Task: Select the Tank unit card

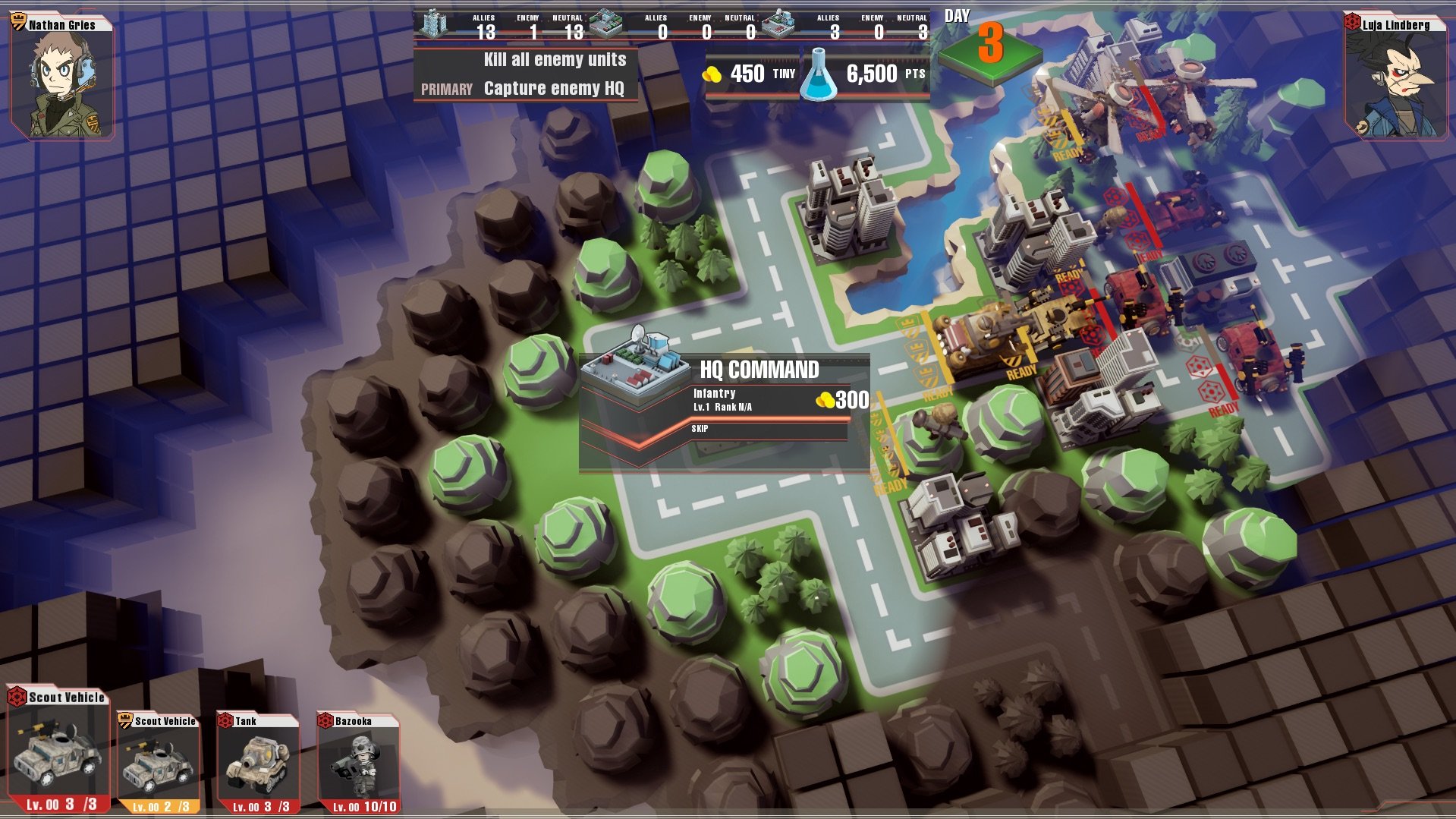Action: pyautogui.click(x=259, y=762)
